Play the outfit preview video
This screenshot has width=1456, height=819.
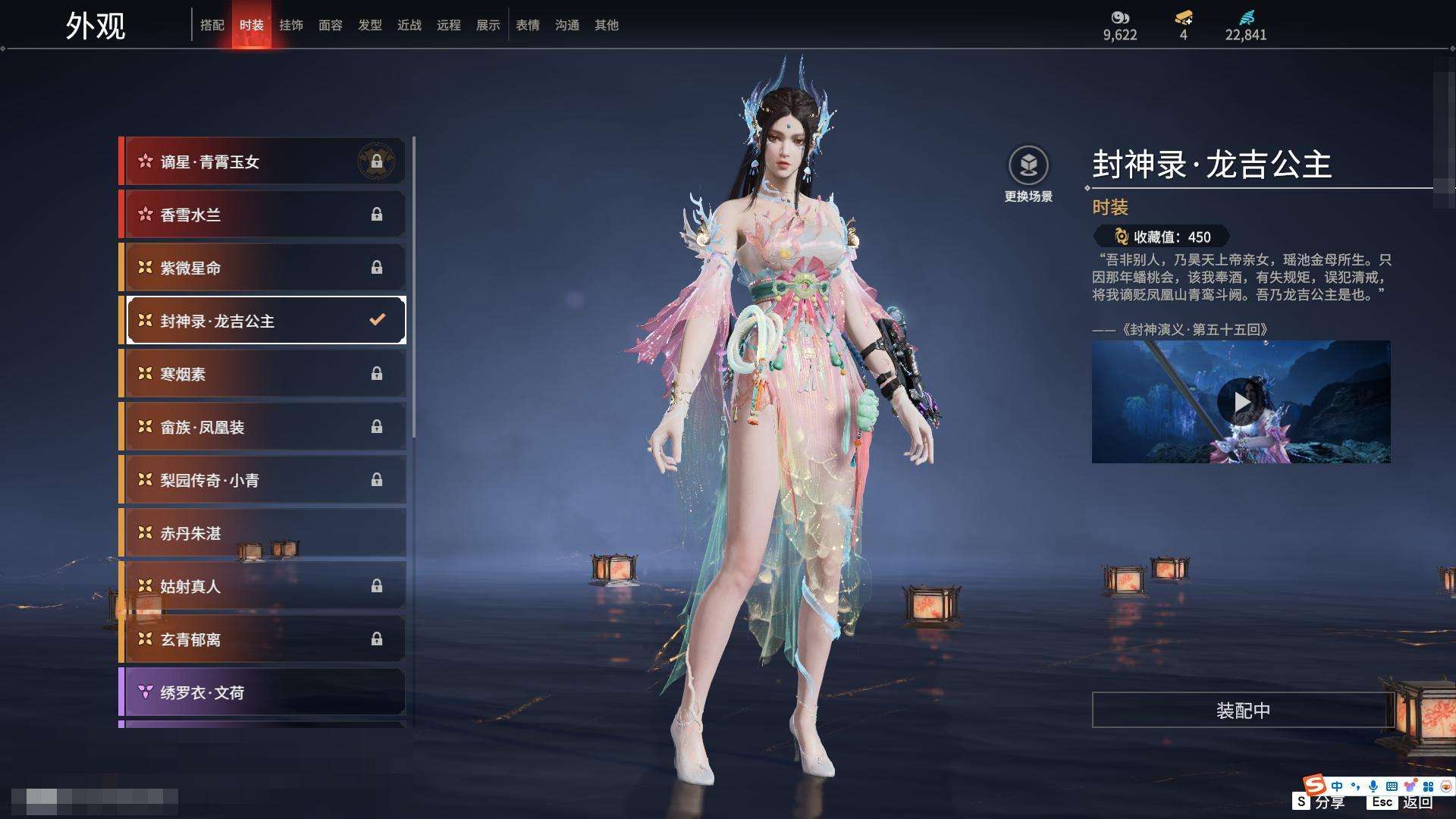1239,402
